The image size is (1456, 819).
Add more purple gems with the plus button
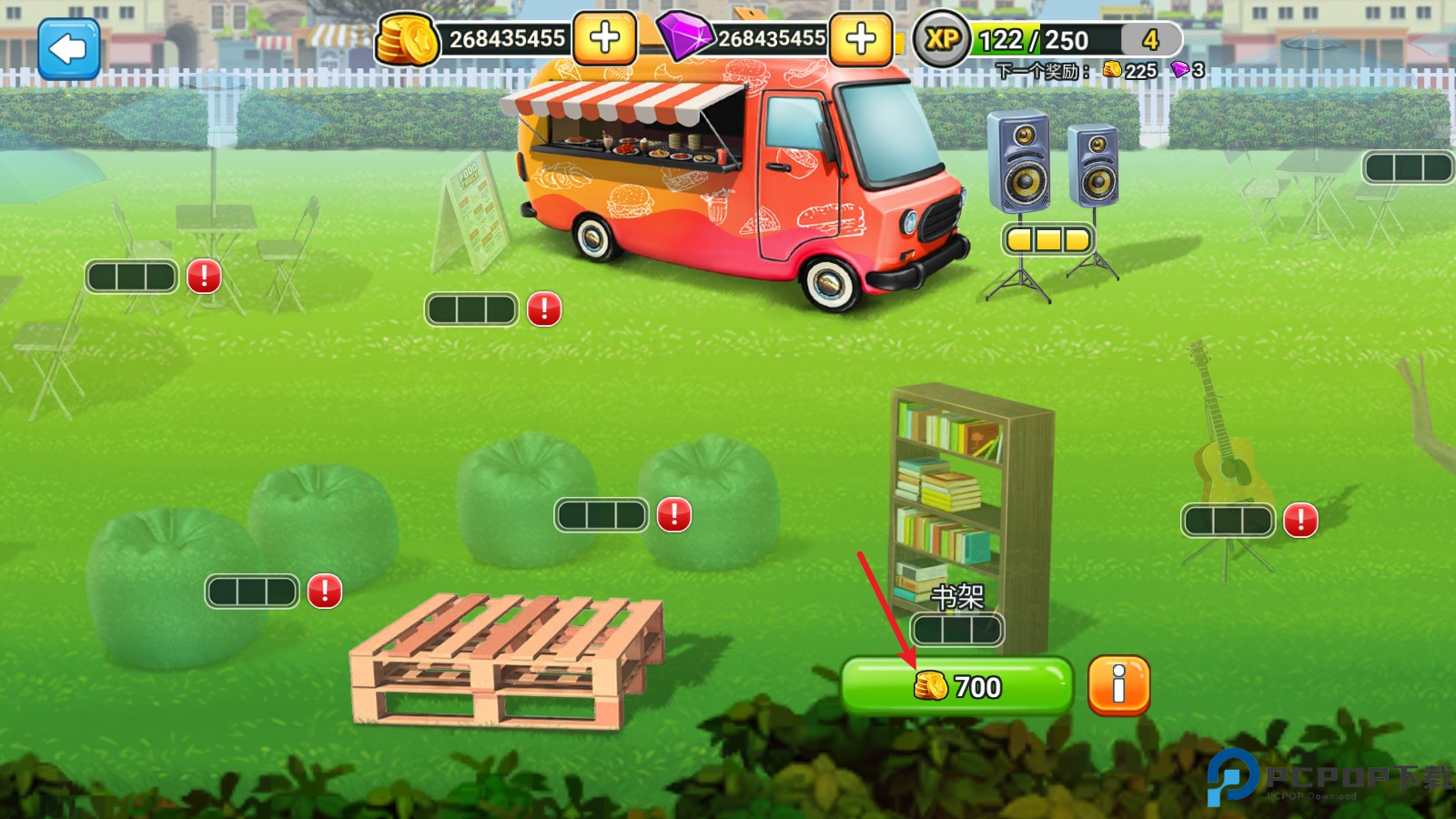click(x=861, y=39)
